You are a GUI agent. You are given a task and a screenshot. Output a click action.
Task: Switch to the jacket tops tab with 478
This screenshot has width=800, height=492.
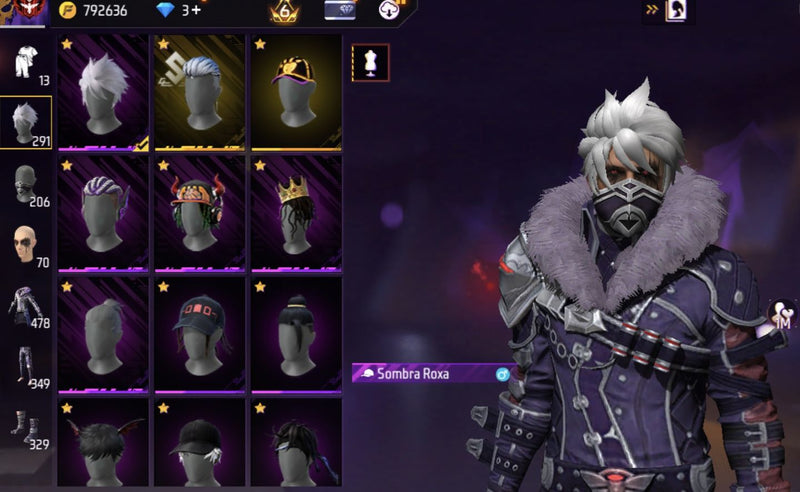tap(25, 306)
